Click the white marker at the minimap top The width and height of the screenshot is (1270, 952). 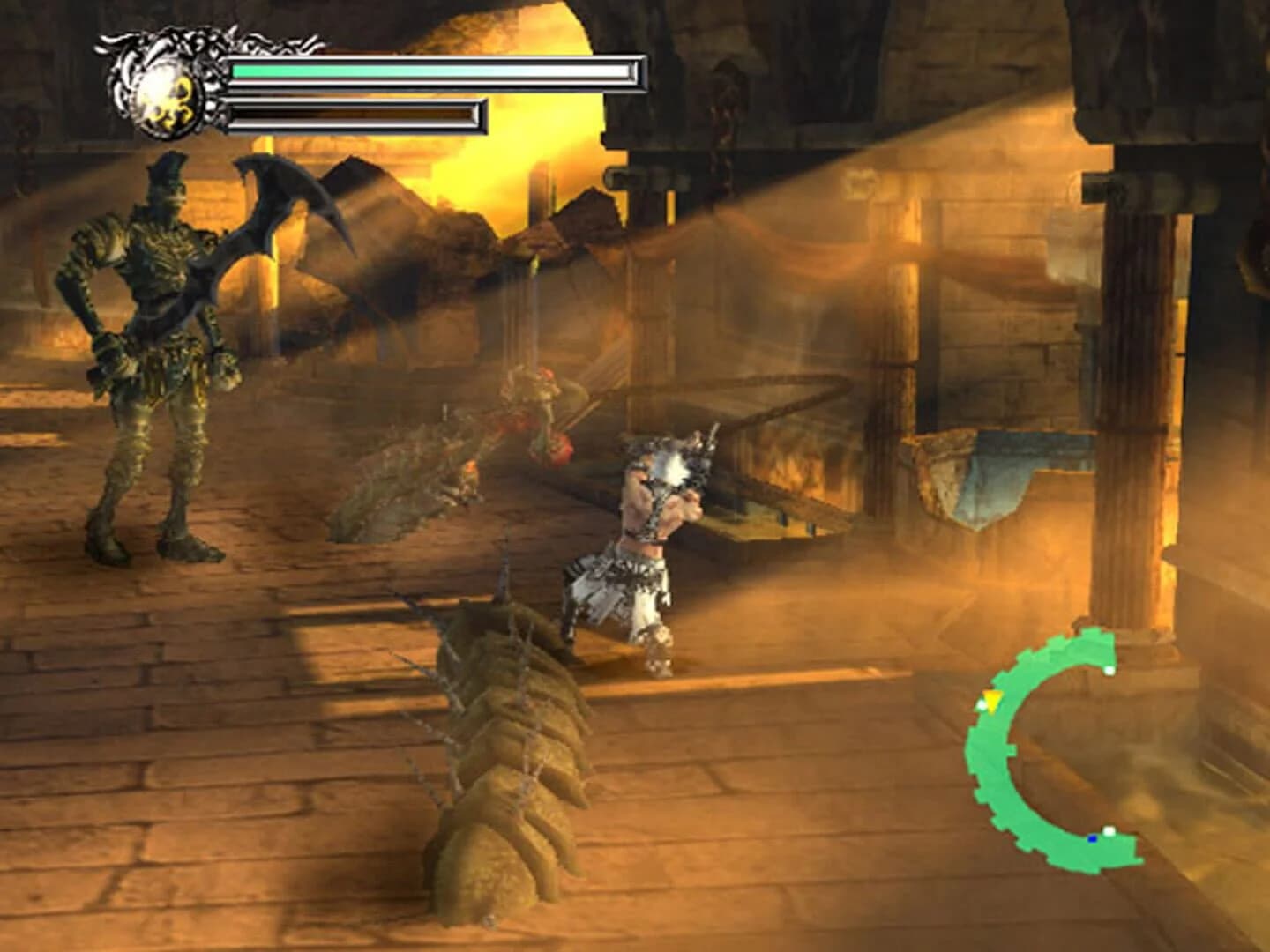(x=1109, y=670)
